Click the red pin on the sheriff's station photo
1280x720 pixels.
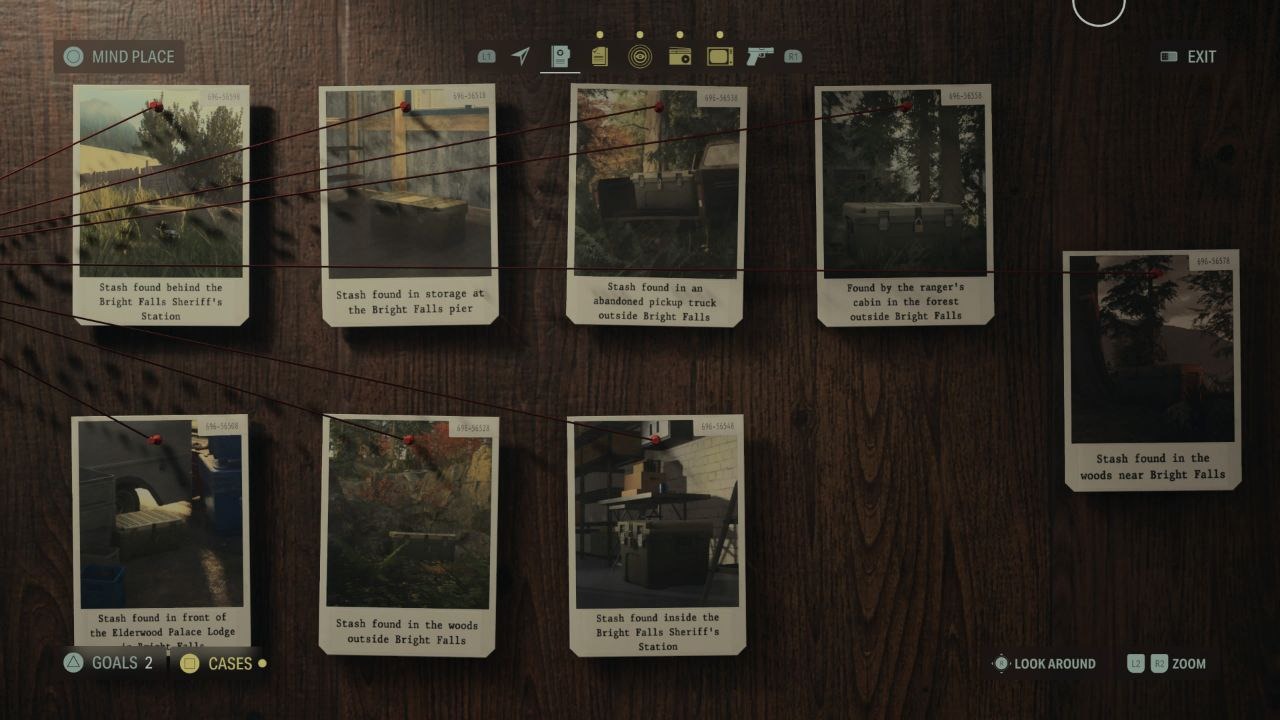pyautogui.click(x=155, y=105)
